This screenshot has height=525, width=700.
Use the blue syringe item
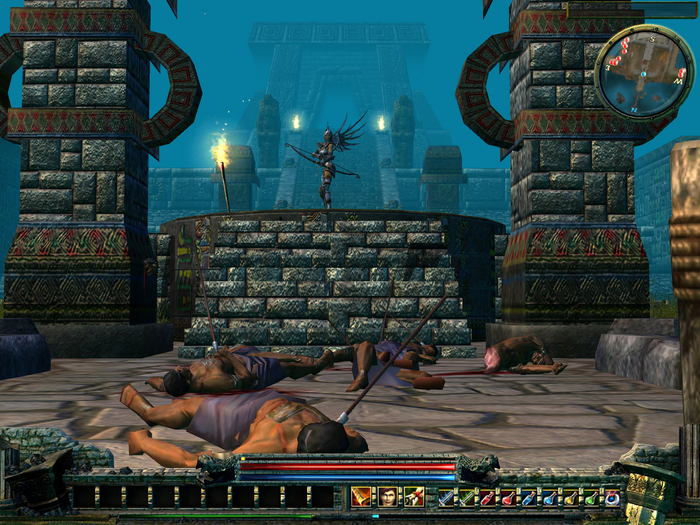pos(446,497)
